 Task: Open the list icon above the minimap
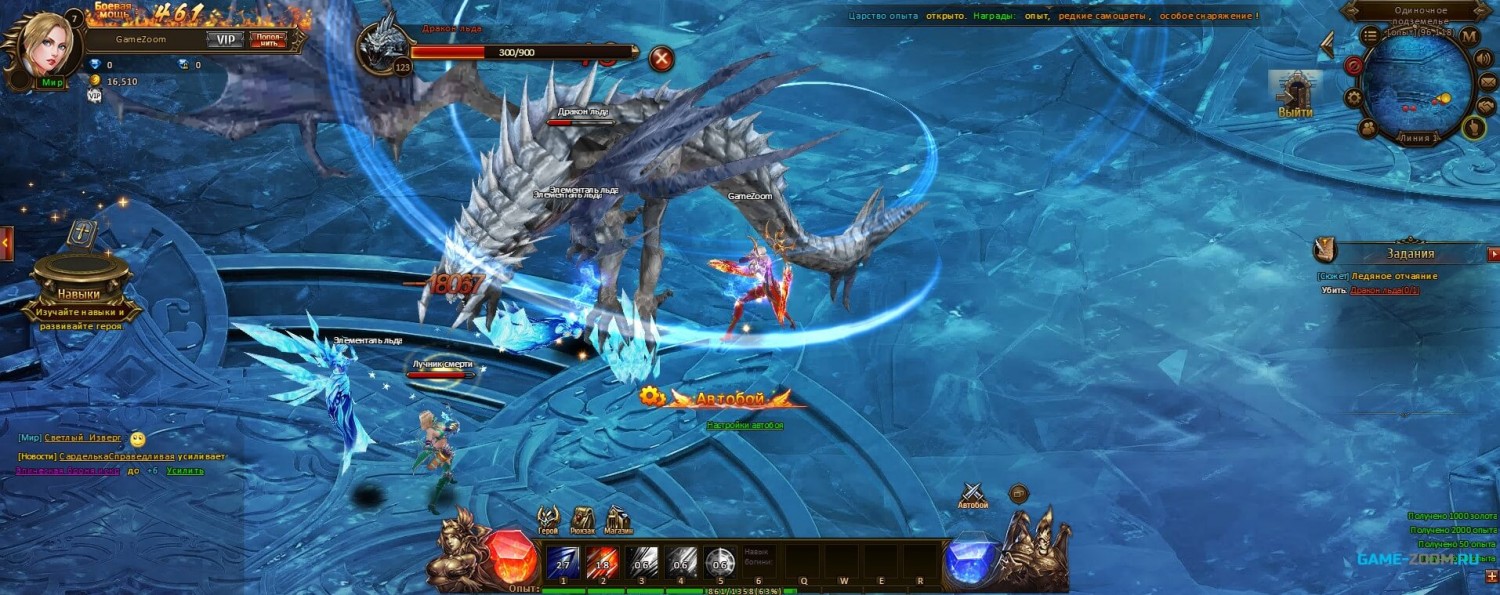coord(1370,35)
